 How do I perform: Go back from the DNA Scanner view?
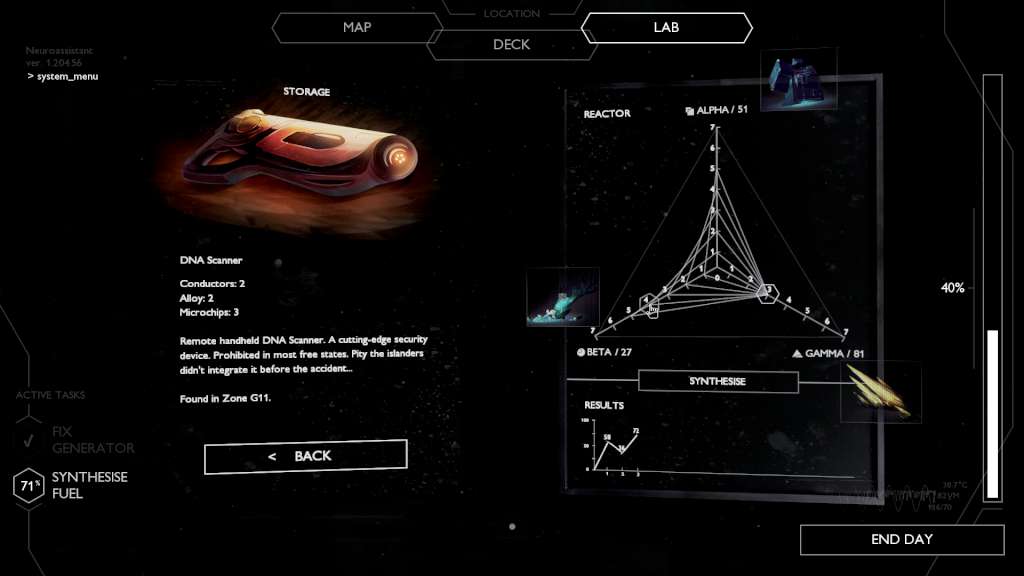tap(305, 456)
